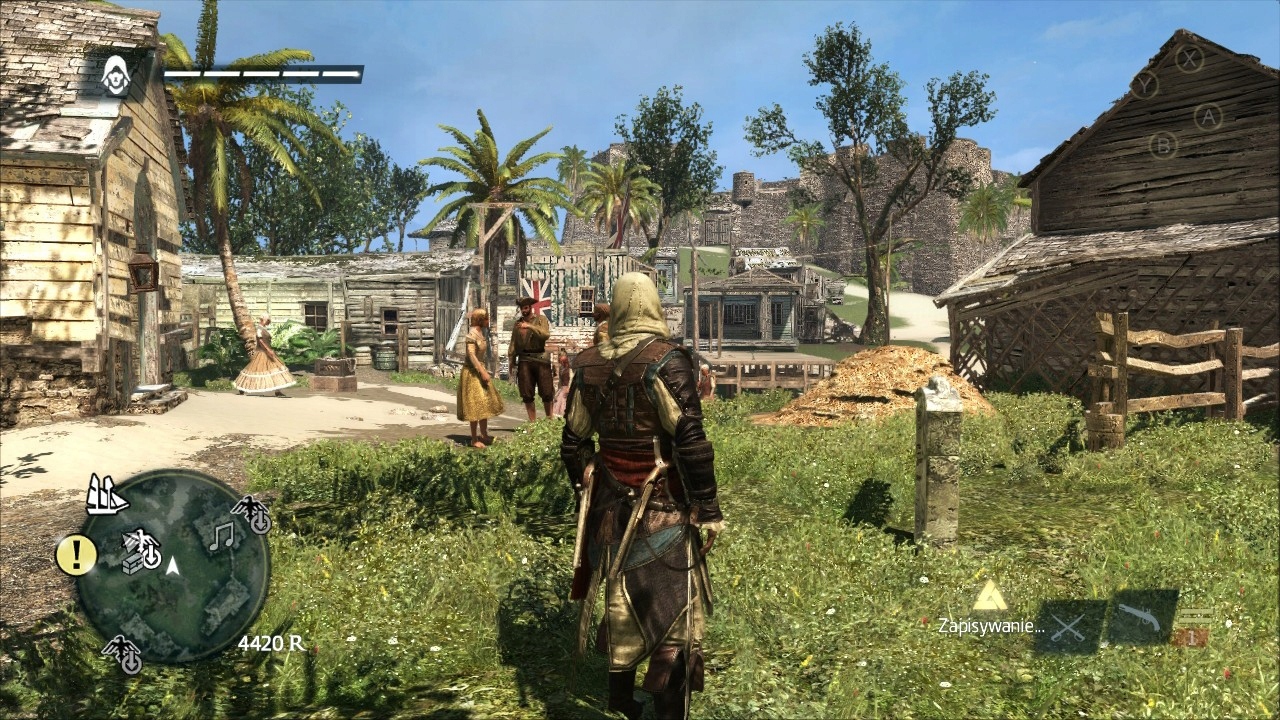Select the music note sea shanty marker
The image size is (1280, 720).
pos(221,536)
